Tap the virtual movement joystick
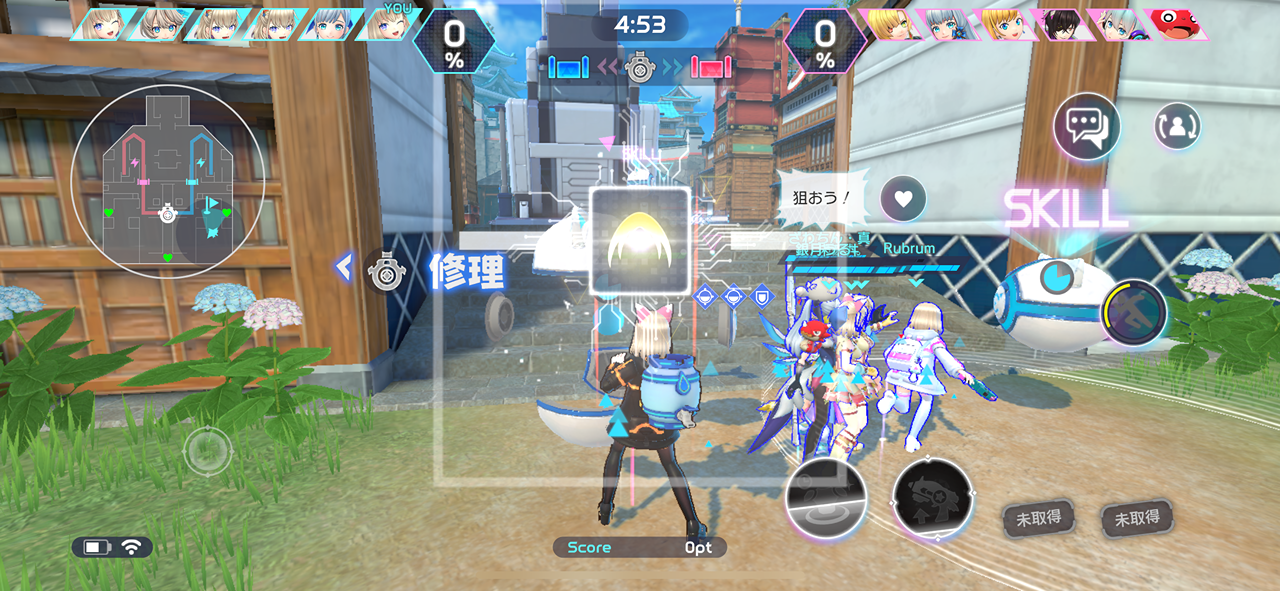The height and width of the screenshot is (591, 1280). point(208,450)
